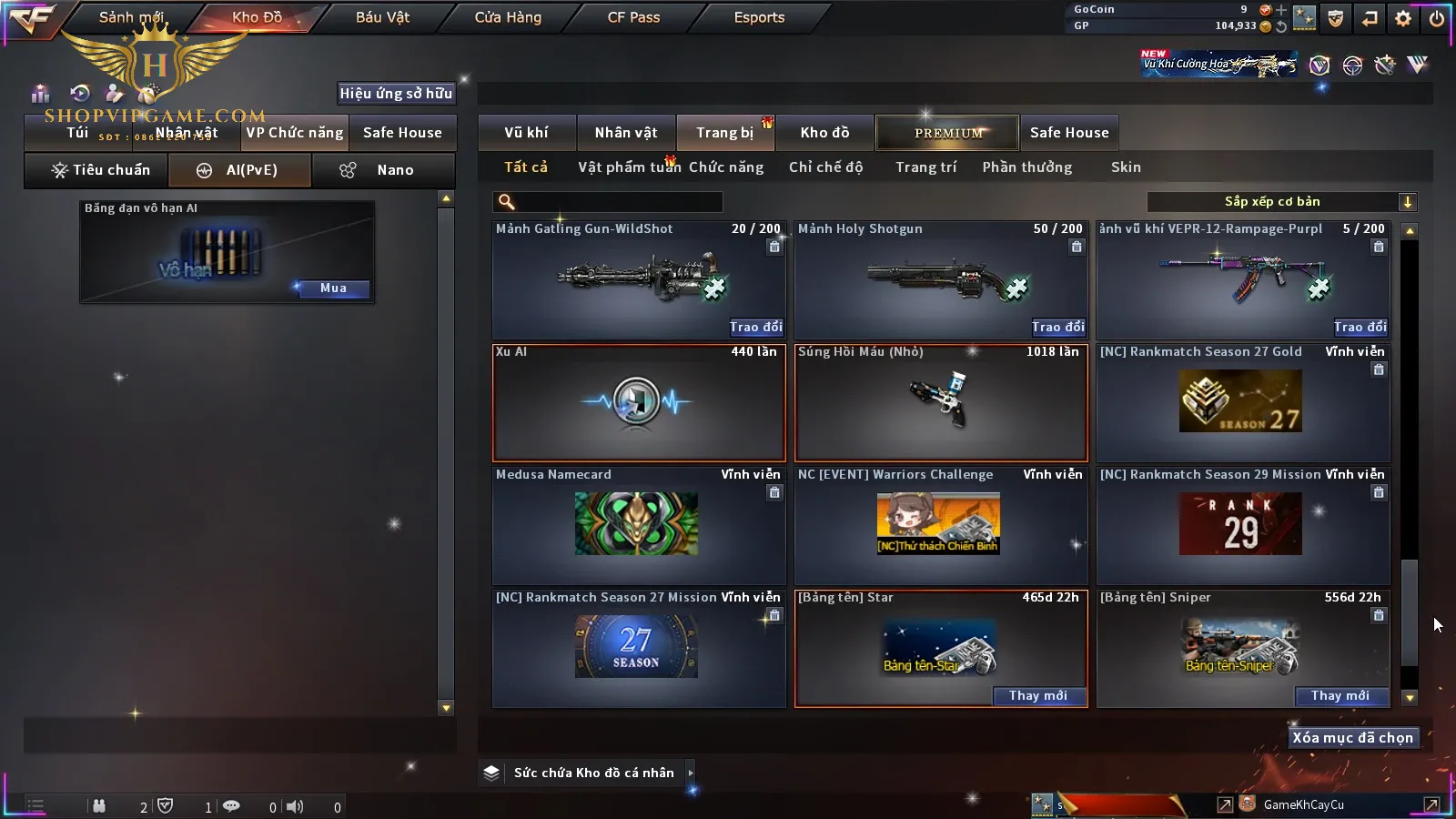The image size is (1456, 819).
Task: Switch to the Esports section
Action: tap(759, 17)
